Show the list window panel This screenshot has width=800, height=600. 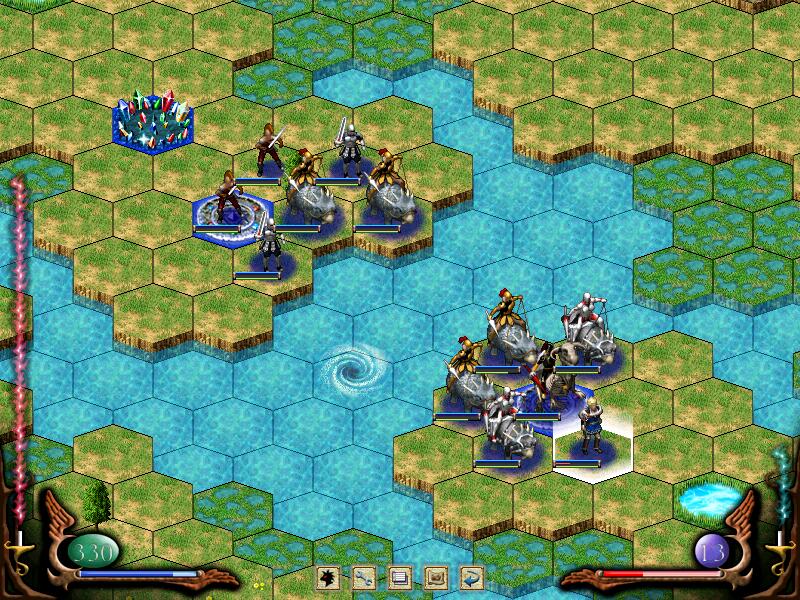point(399,577)
